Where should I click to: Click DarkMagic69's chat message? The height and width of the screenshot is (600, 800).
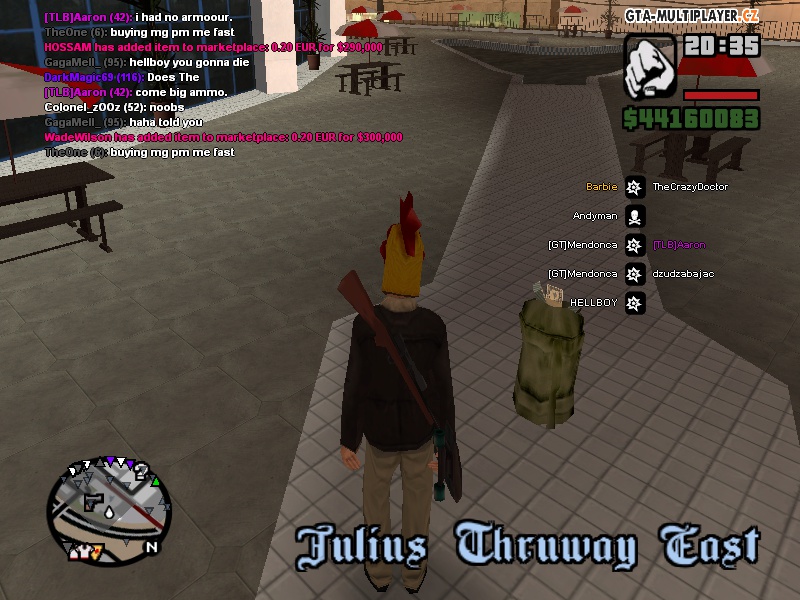click(x=122, y=77)
